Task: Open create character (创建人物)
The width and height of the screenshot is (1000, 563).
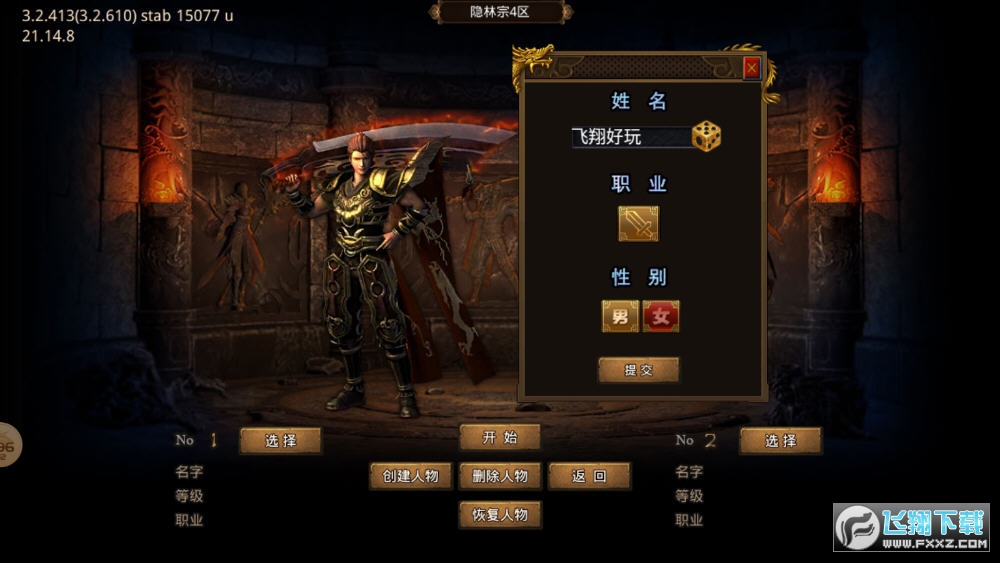Action: 411,476
